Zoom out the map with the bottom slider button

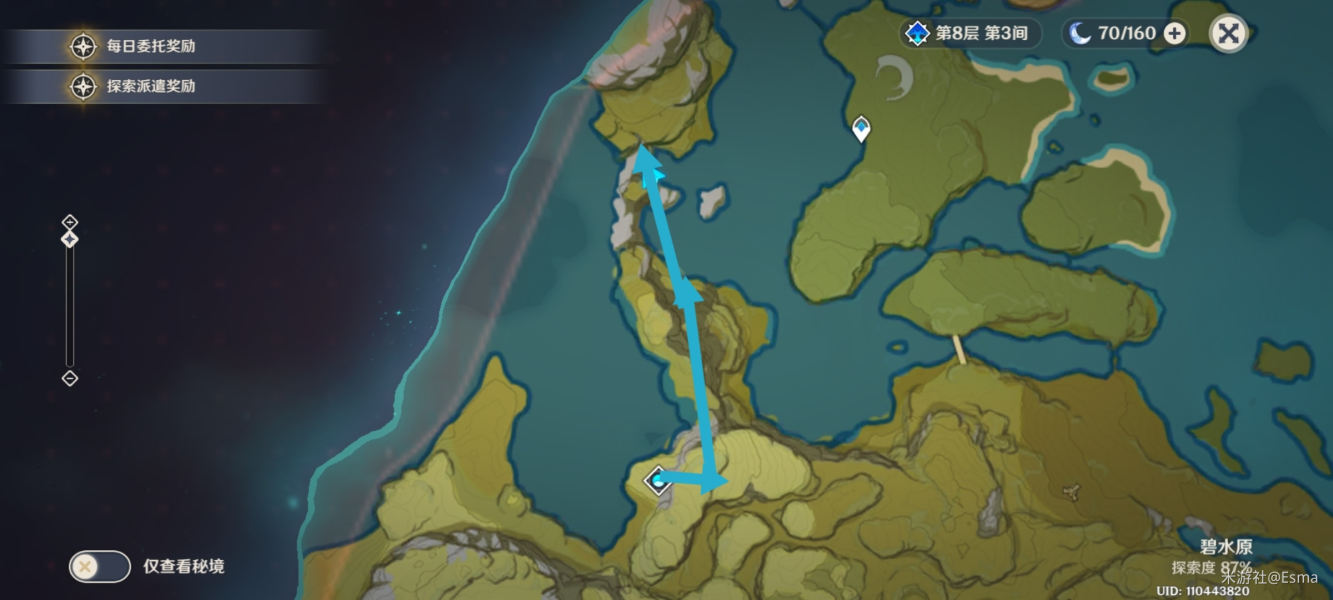[70, 378]
